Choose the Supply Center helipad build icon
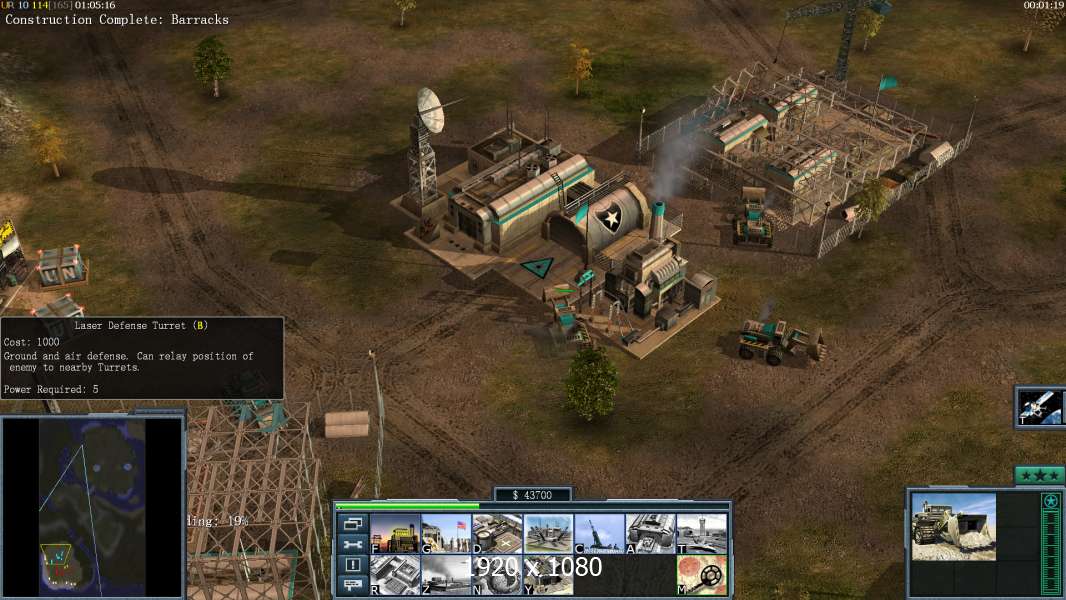This screenshot has width=1066, height=600. 497,533
